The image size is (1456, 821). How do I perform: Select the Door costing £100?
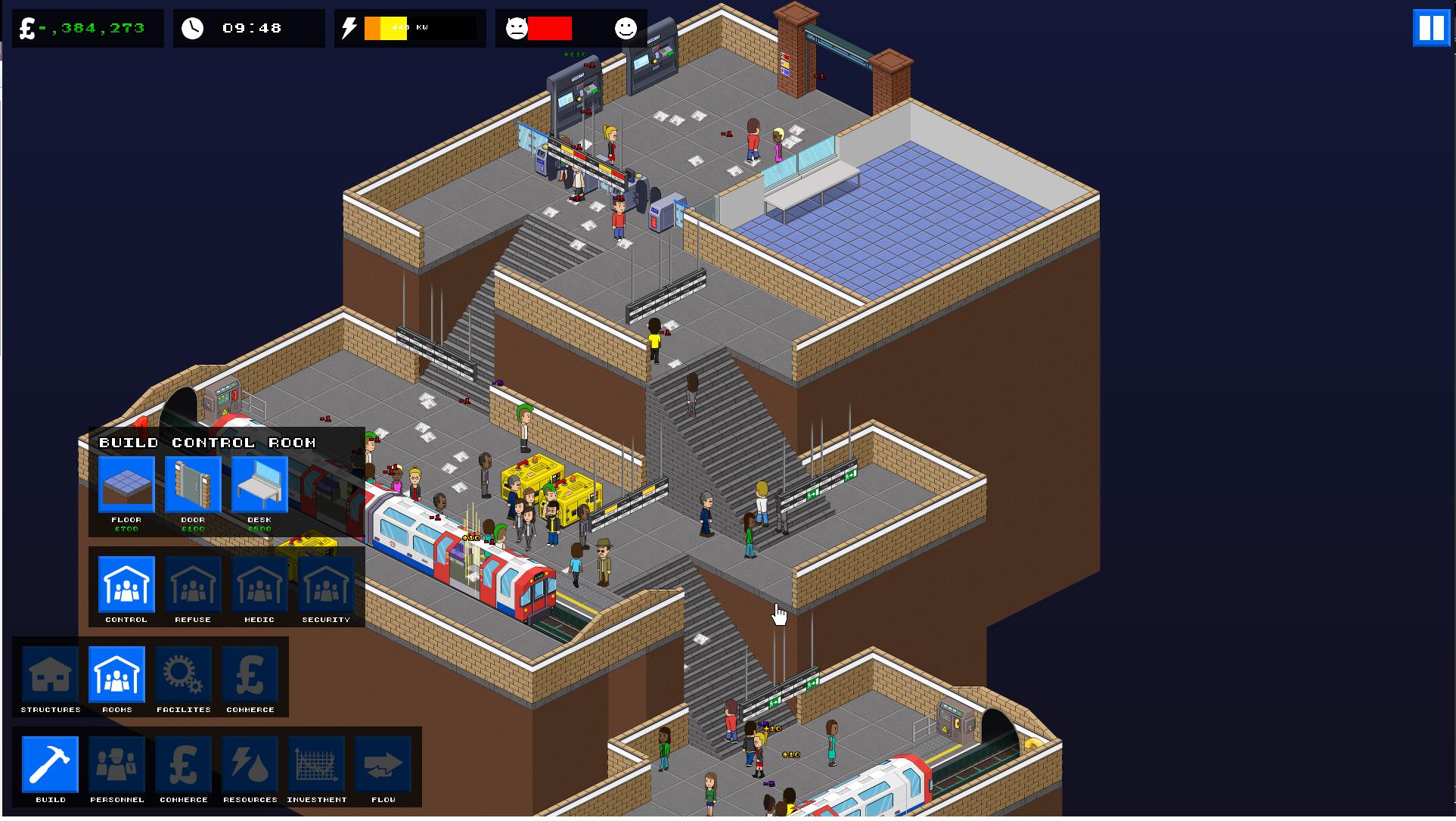(192, 484)
